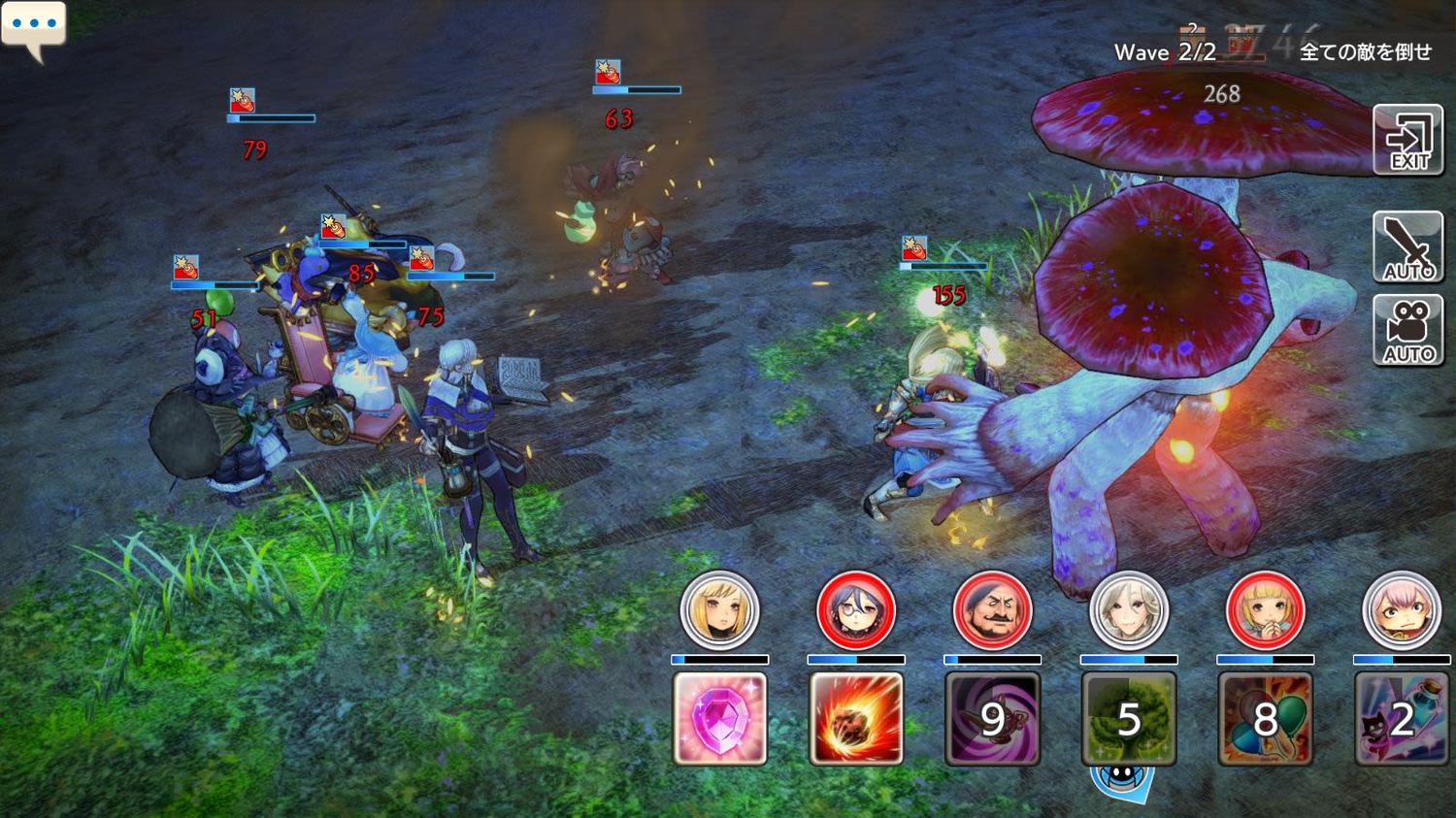Select the purple vortex skill on cooldown
The height and width of the screenshot is (818, 1456).
[x=992, y=718]
